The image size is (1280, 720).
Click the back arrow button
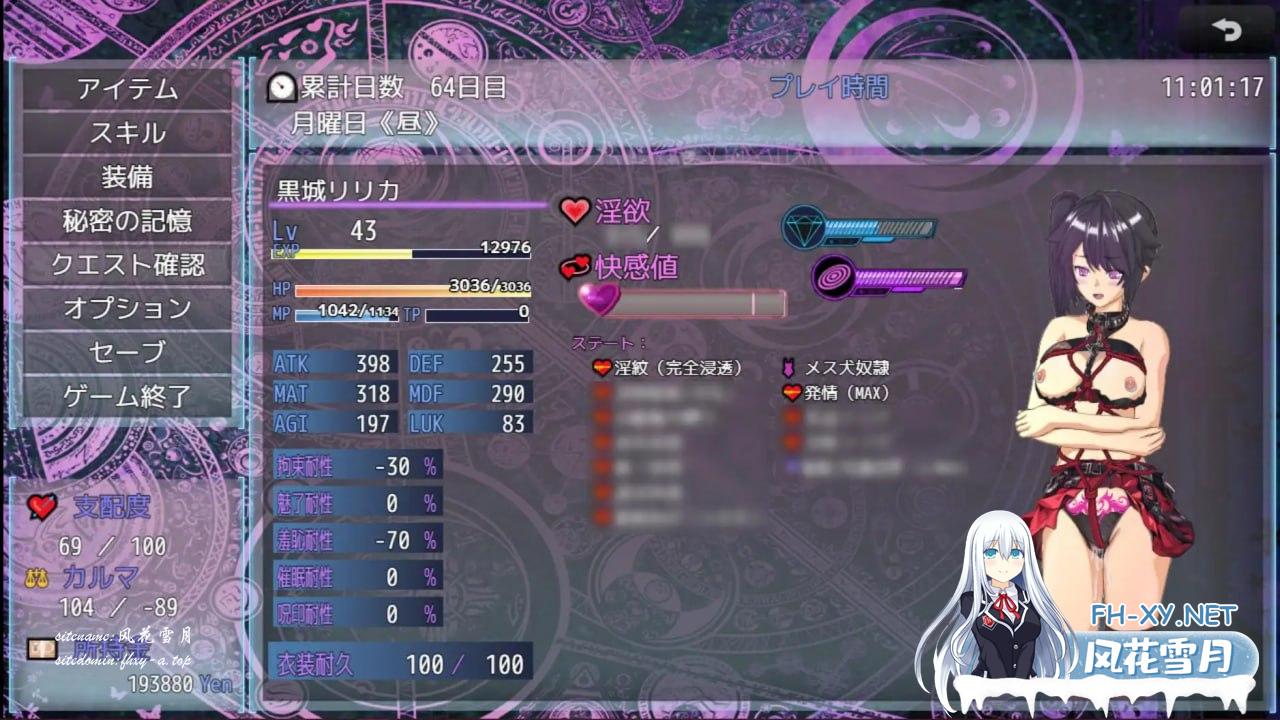coord(1226,31)
